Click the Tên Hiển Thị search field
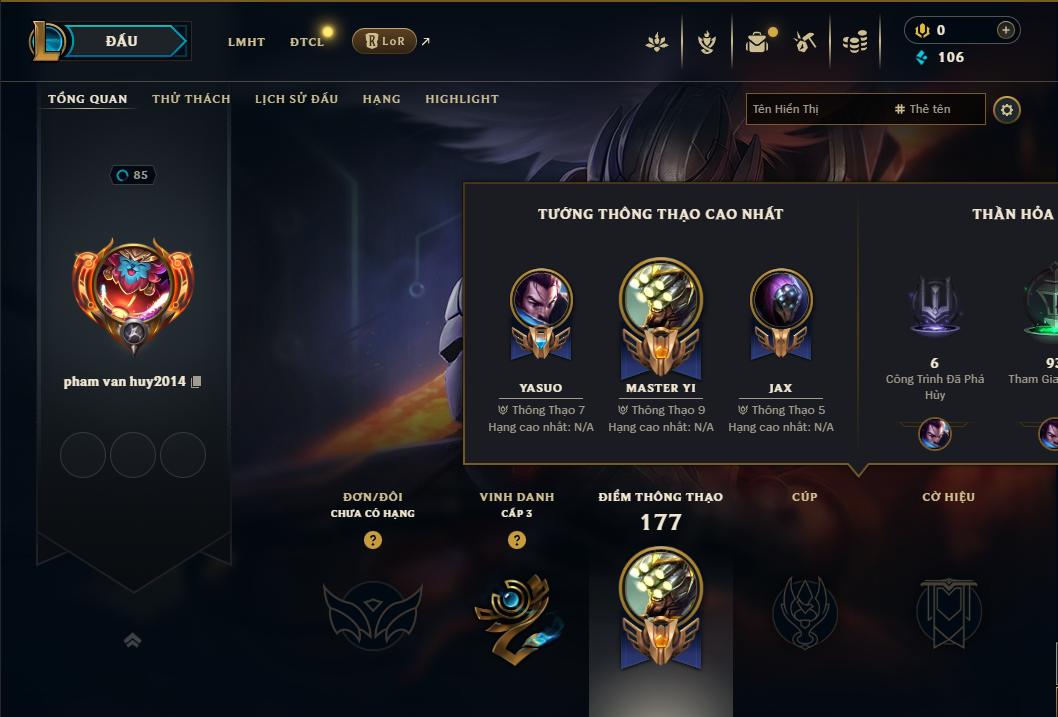1058x717 pixels. pyautogui.click(x=815, y=109)
